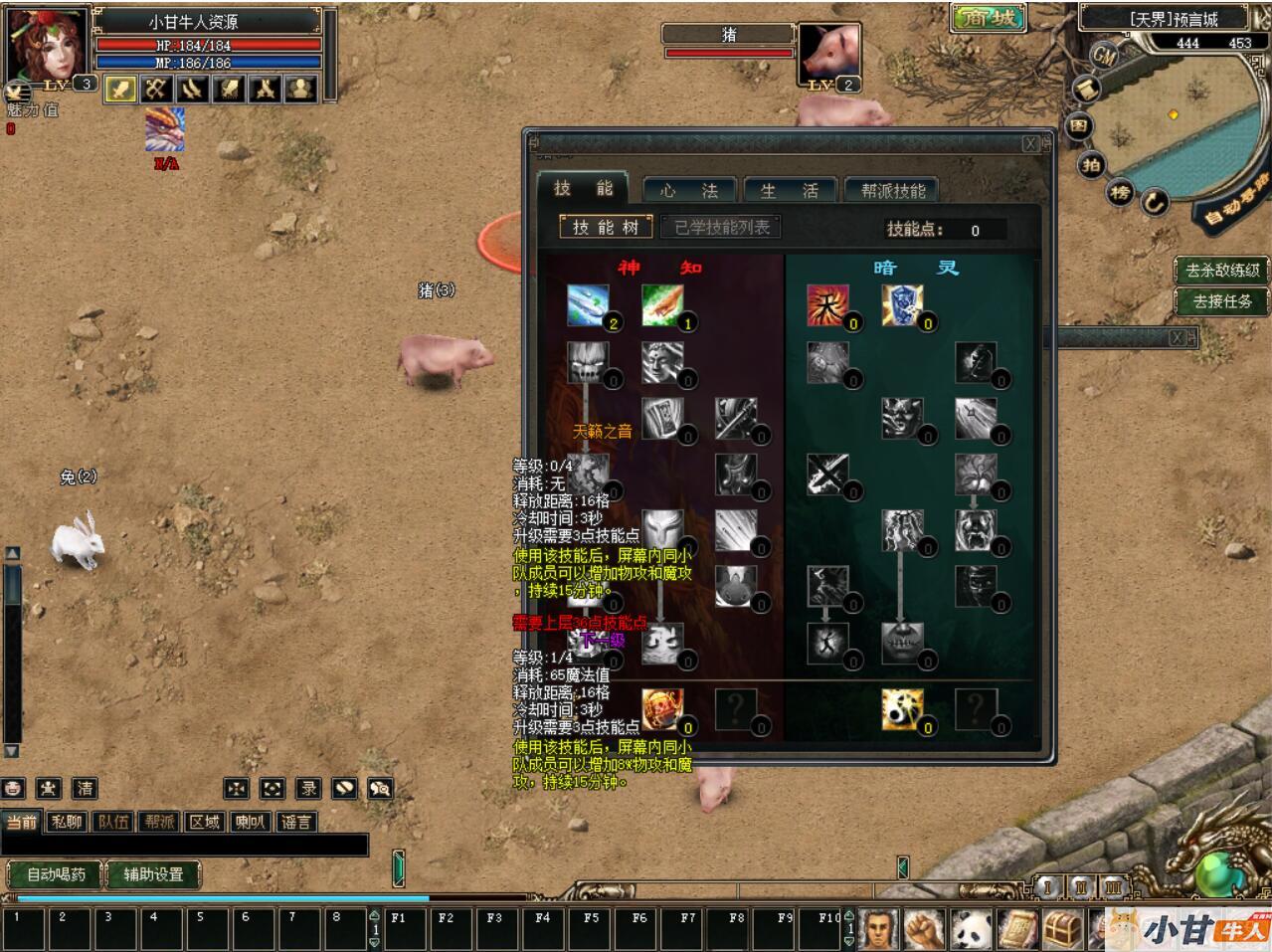Open the 辅助设置 panel
The height and width of the screenshot is (952, 1272).
click(153, 874)
